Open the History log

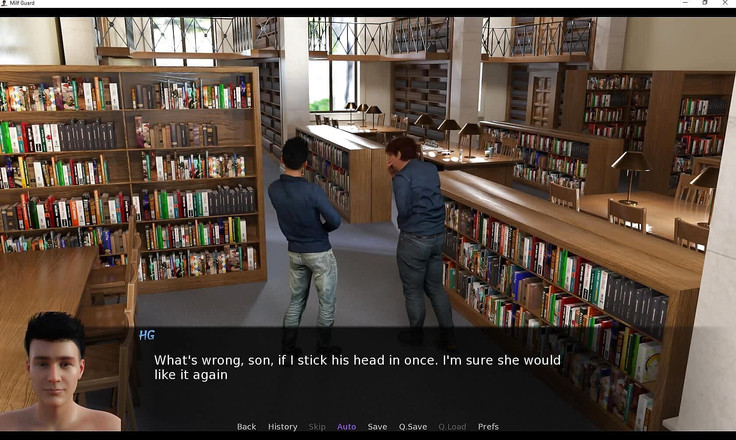tap(282, 427)
